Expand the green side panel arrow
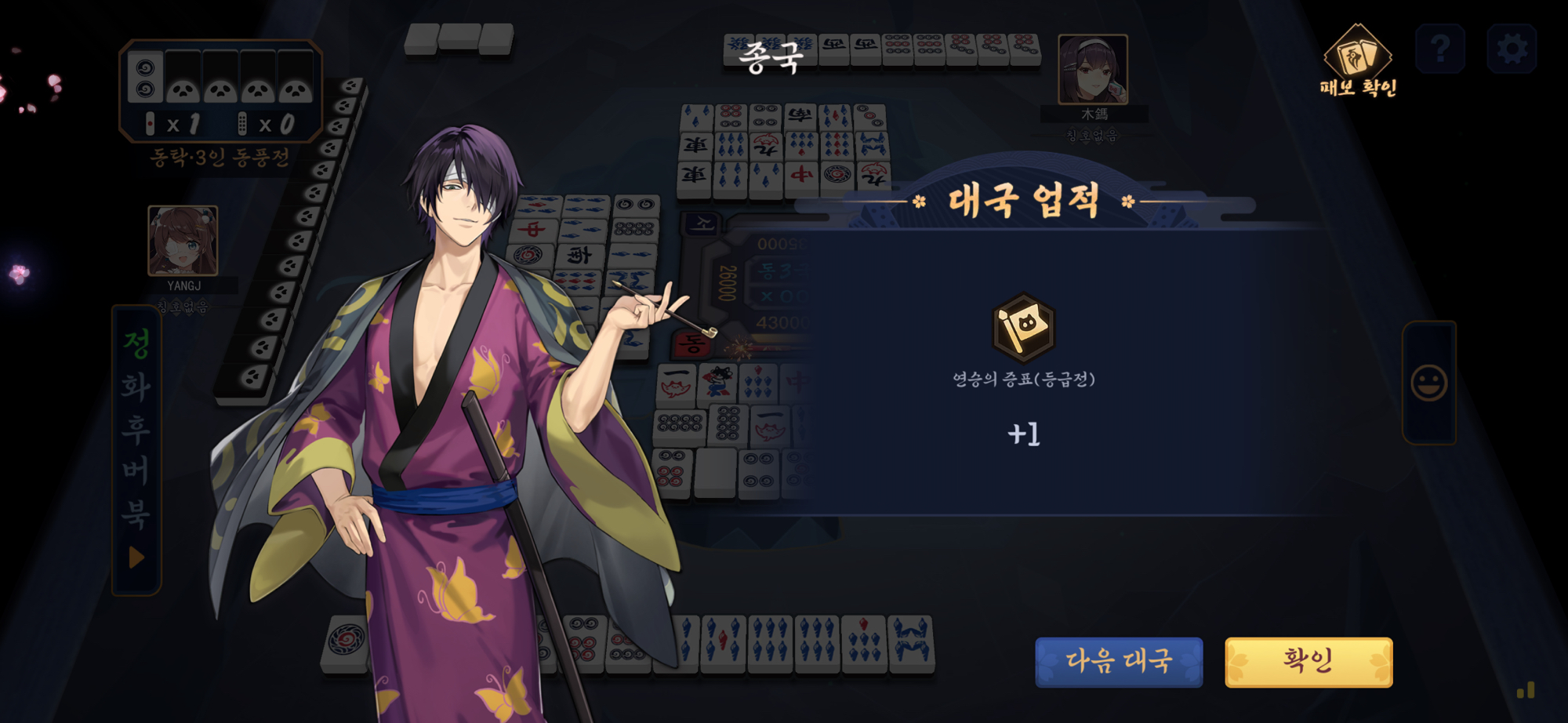The width and height of the screenshot is (1568, 723). pyautogui.click(x=136, y=558)
